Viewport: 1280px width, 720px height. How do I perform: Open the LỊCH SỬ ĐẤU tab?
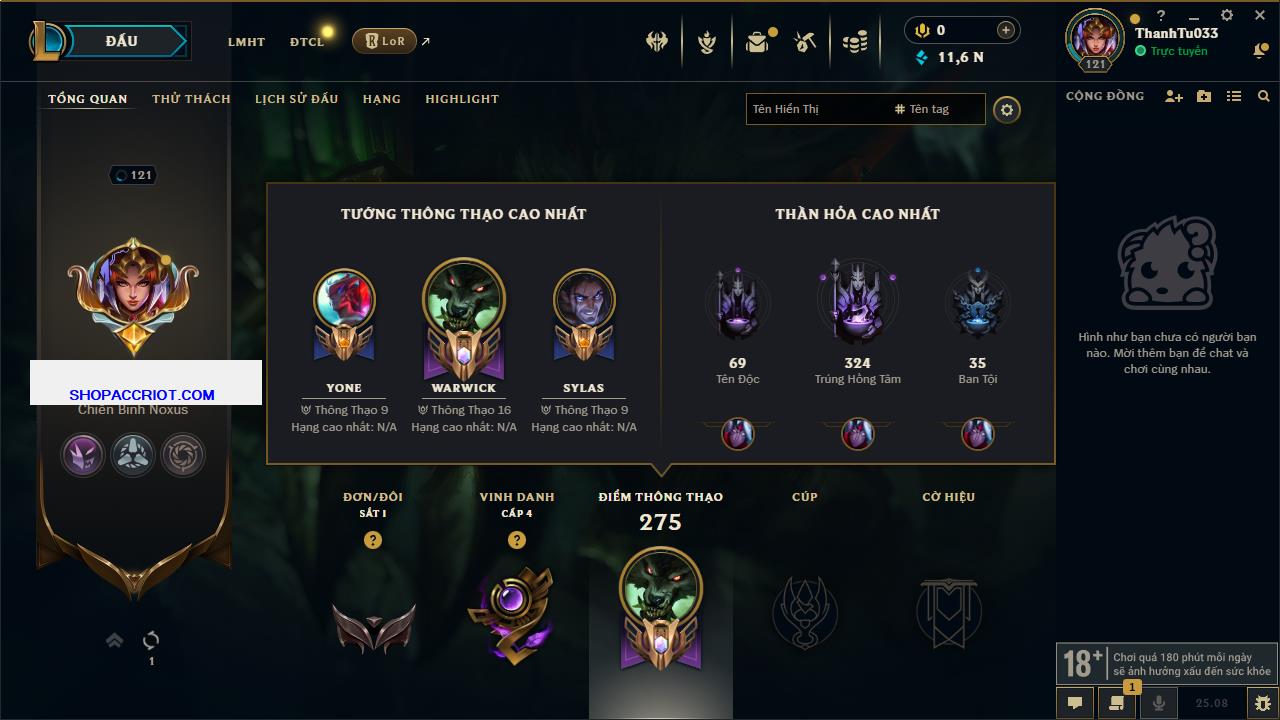point(296,99)
